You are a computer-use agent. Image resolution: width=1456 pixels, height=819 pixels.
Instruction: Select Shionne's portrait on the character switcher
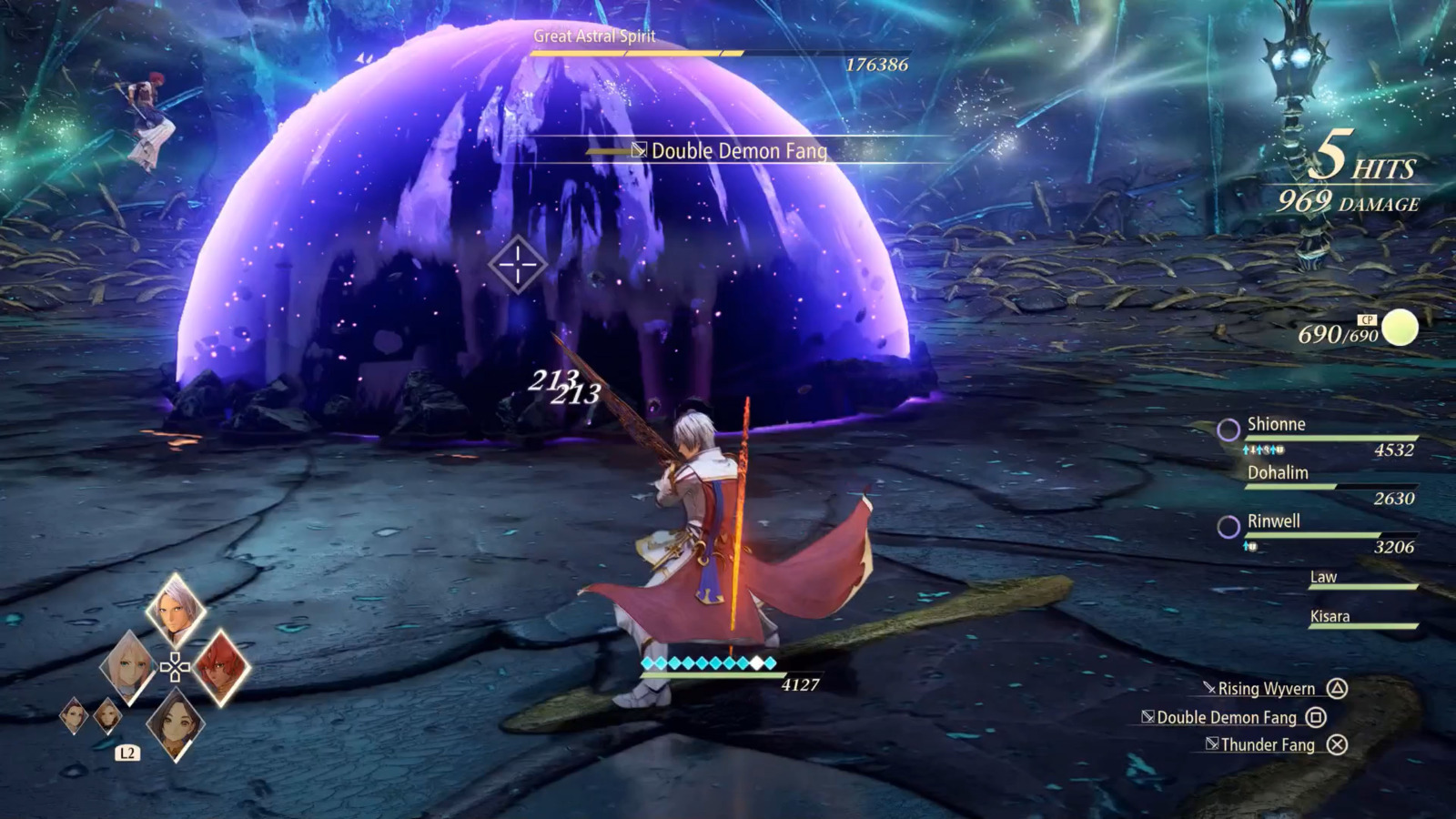click(x=128, y=664)
